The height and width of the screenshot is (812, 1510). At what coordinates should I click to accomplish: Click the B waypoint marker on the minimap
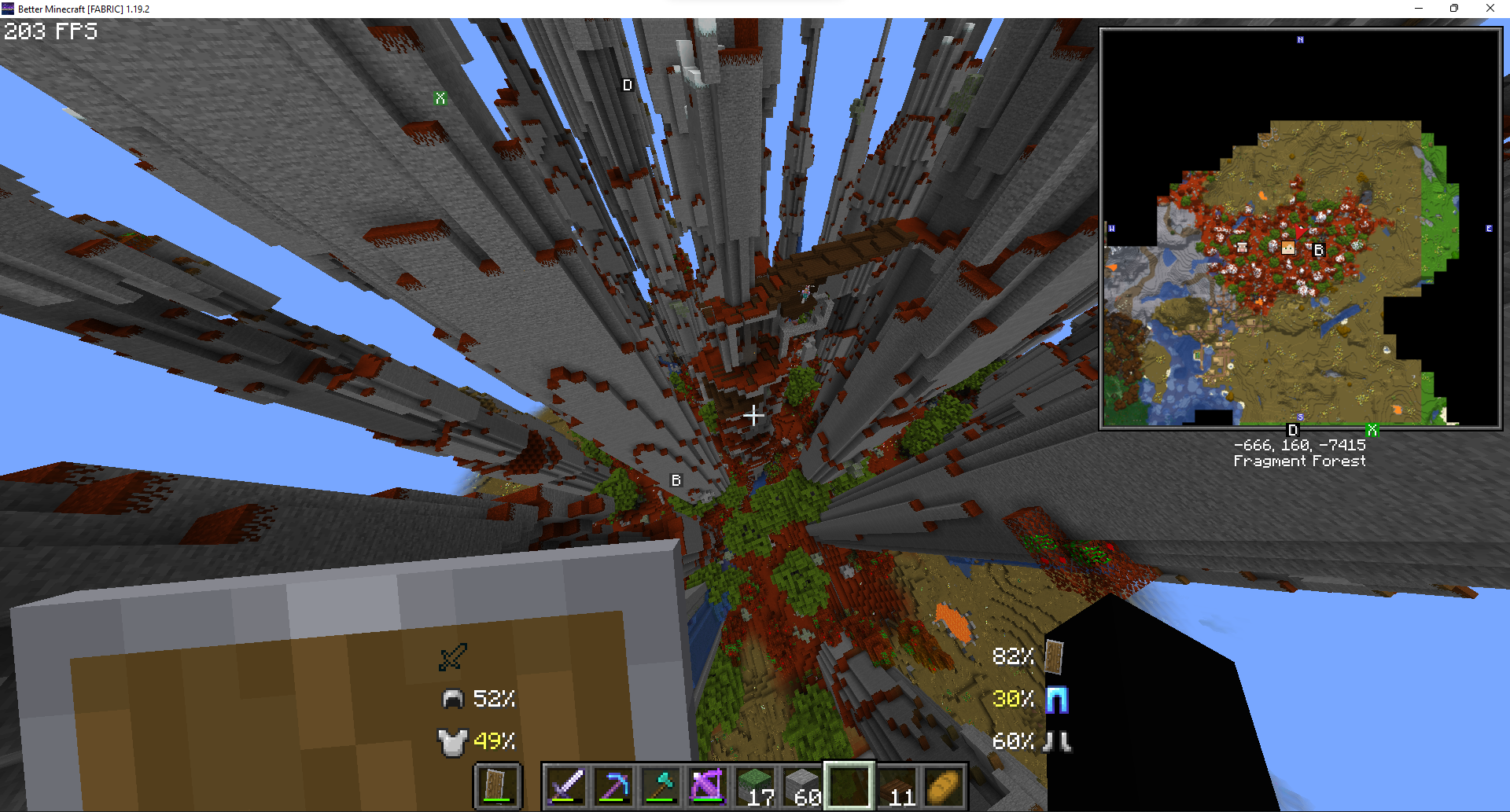1318,249
